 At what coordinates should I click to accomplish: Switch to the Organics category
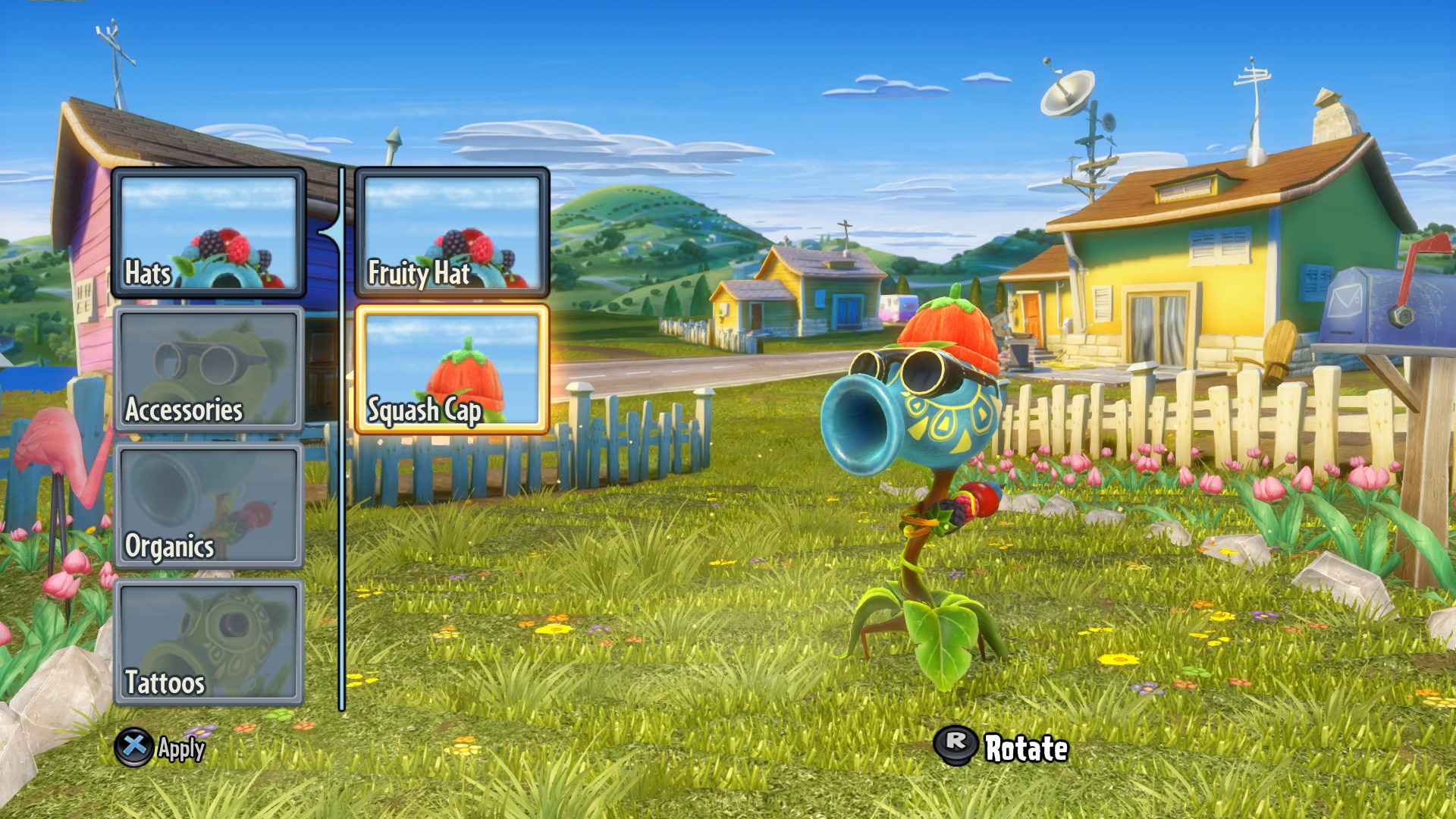(209, 506)
